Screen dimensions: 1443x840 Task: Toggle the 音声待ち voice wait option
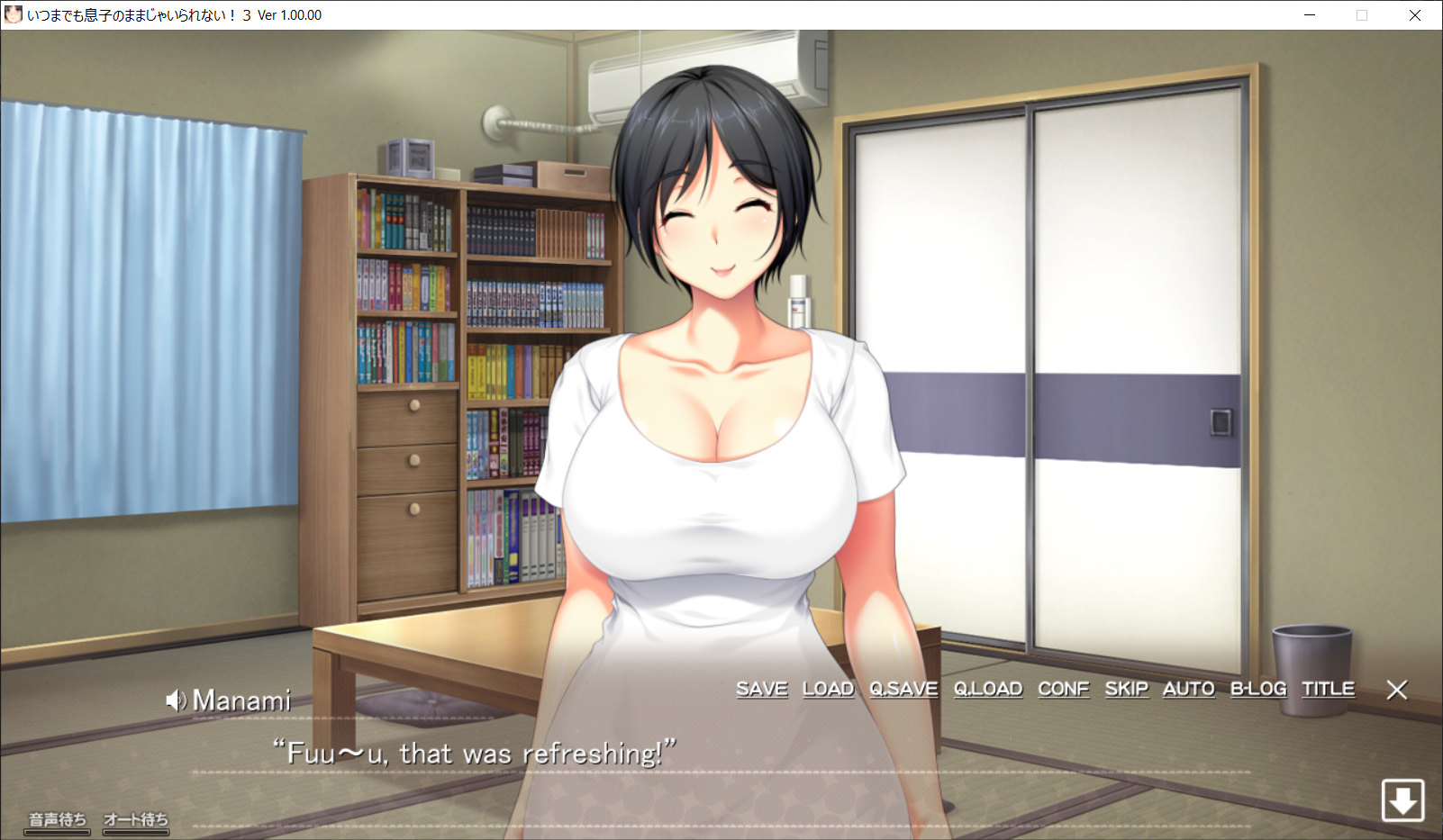point(58,820)
